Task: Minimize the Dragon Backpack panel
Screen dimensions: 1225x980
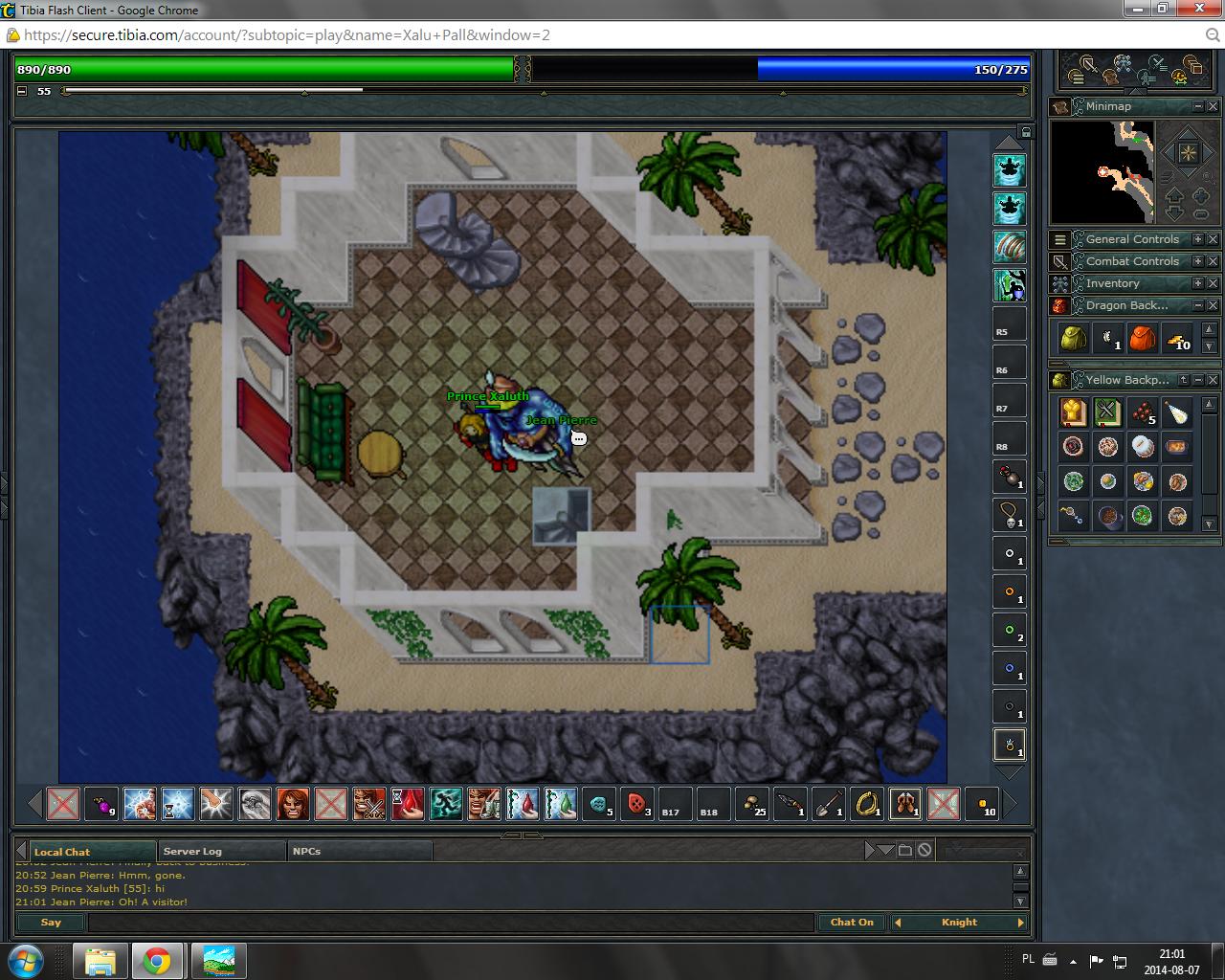Action: 1197,305
